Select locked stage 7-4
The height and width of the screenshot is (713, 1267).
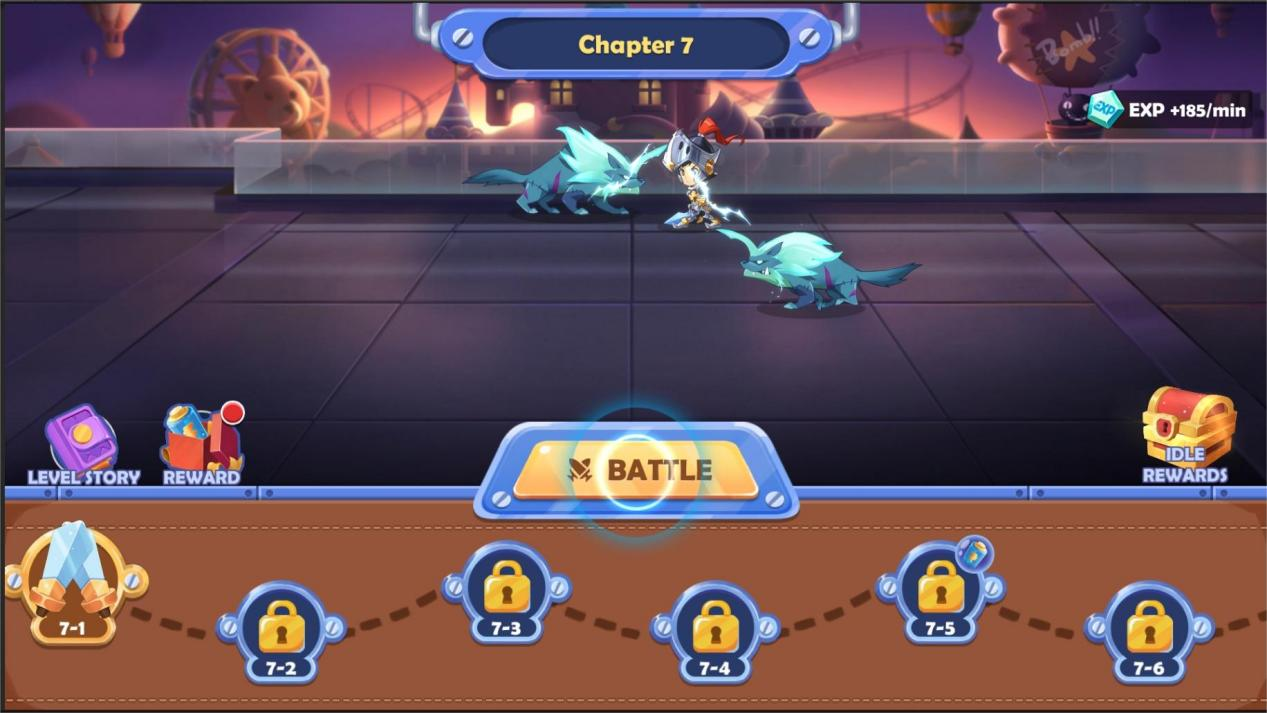click(x=715, y=630)
